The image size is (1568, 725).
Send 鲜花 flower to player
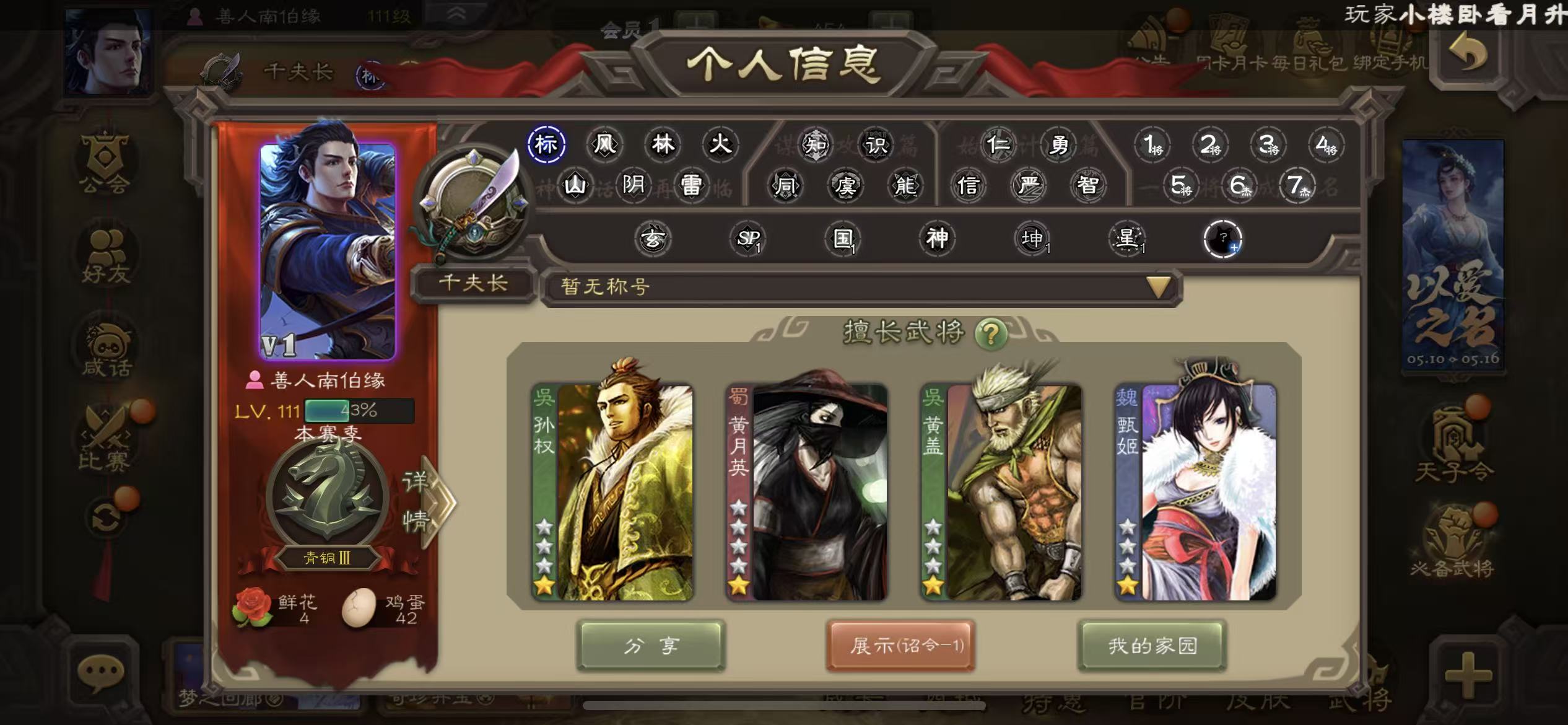coord(253,607)
